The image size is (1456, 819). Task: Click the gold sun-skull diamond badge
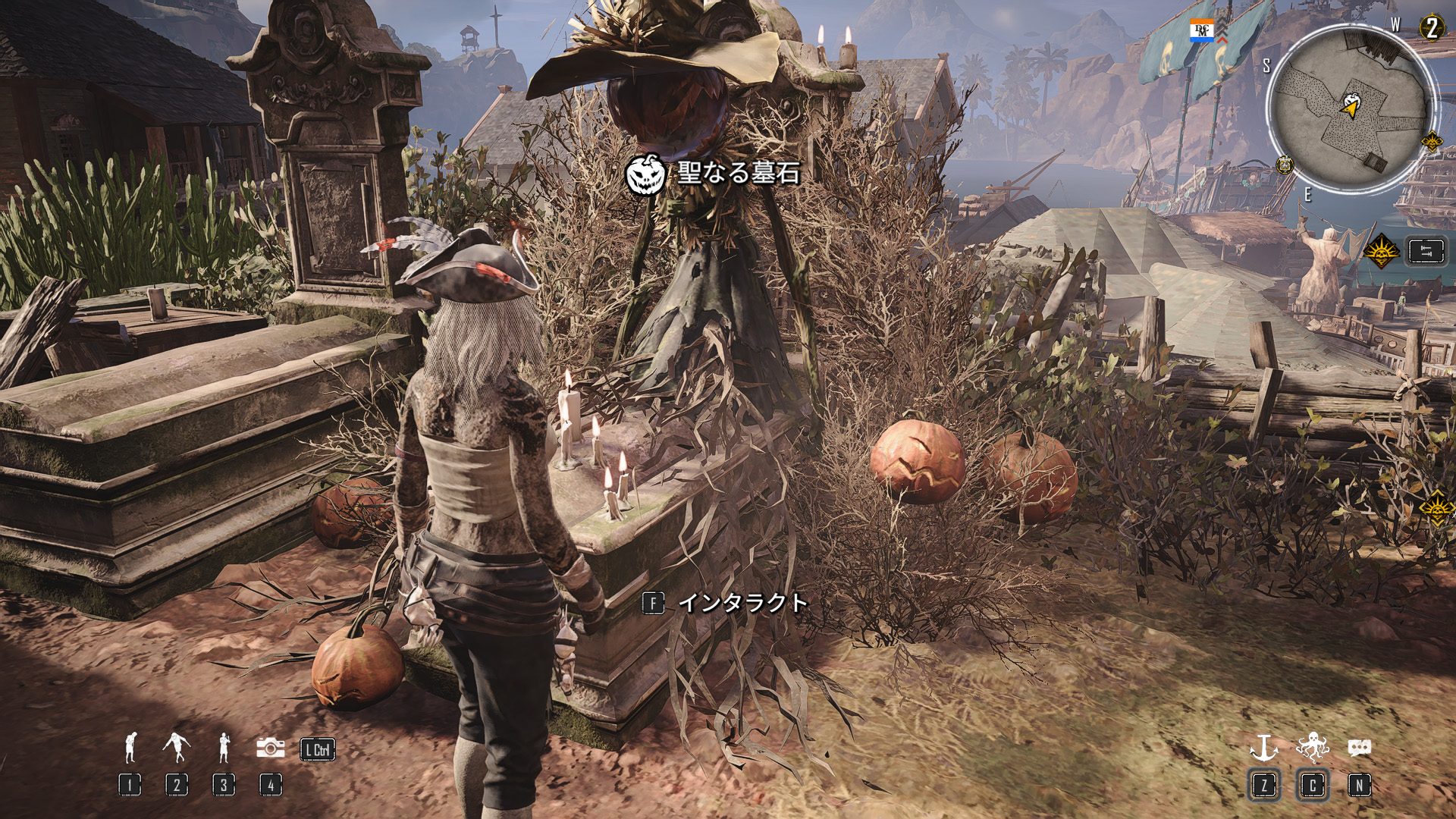click(1381, 251)
